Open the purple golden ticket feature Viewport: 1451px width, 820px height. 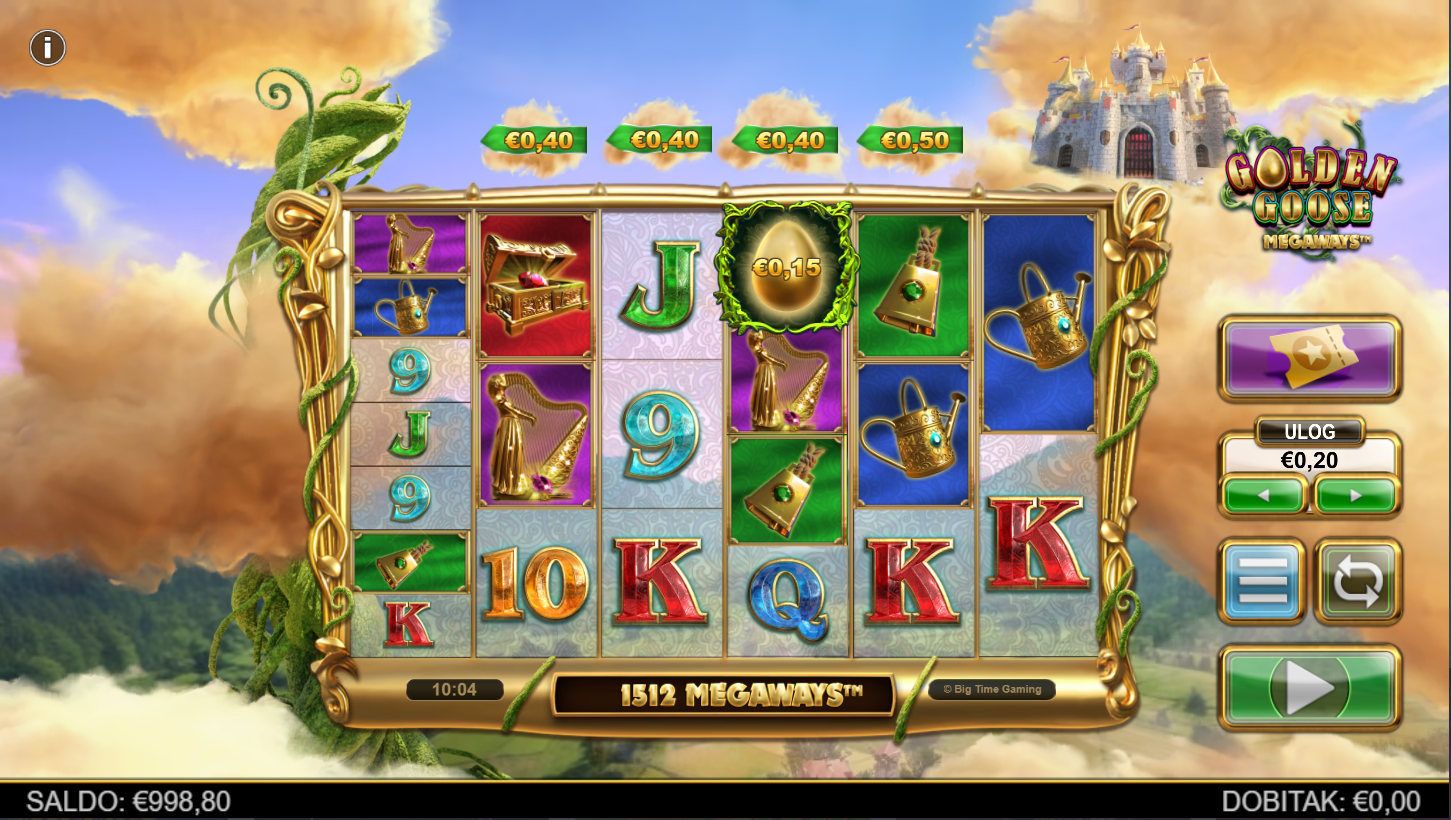[x=1309, y=359]
